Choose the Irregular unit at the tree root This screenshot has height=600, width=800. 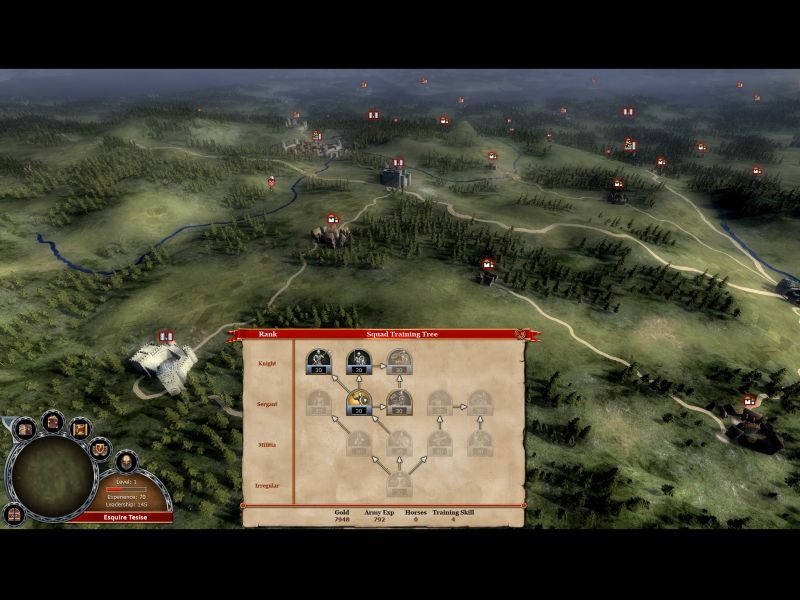pyautogui.click(x=400, y=483)
